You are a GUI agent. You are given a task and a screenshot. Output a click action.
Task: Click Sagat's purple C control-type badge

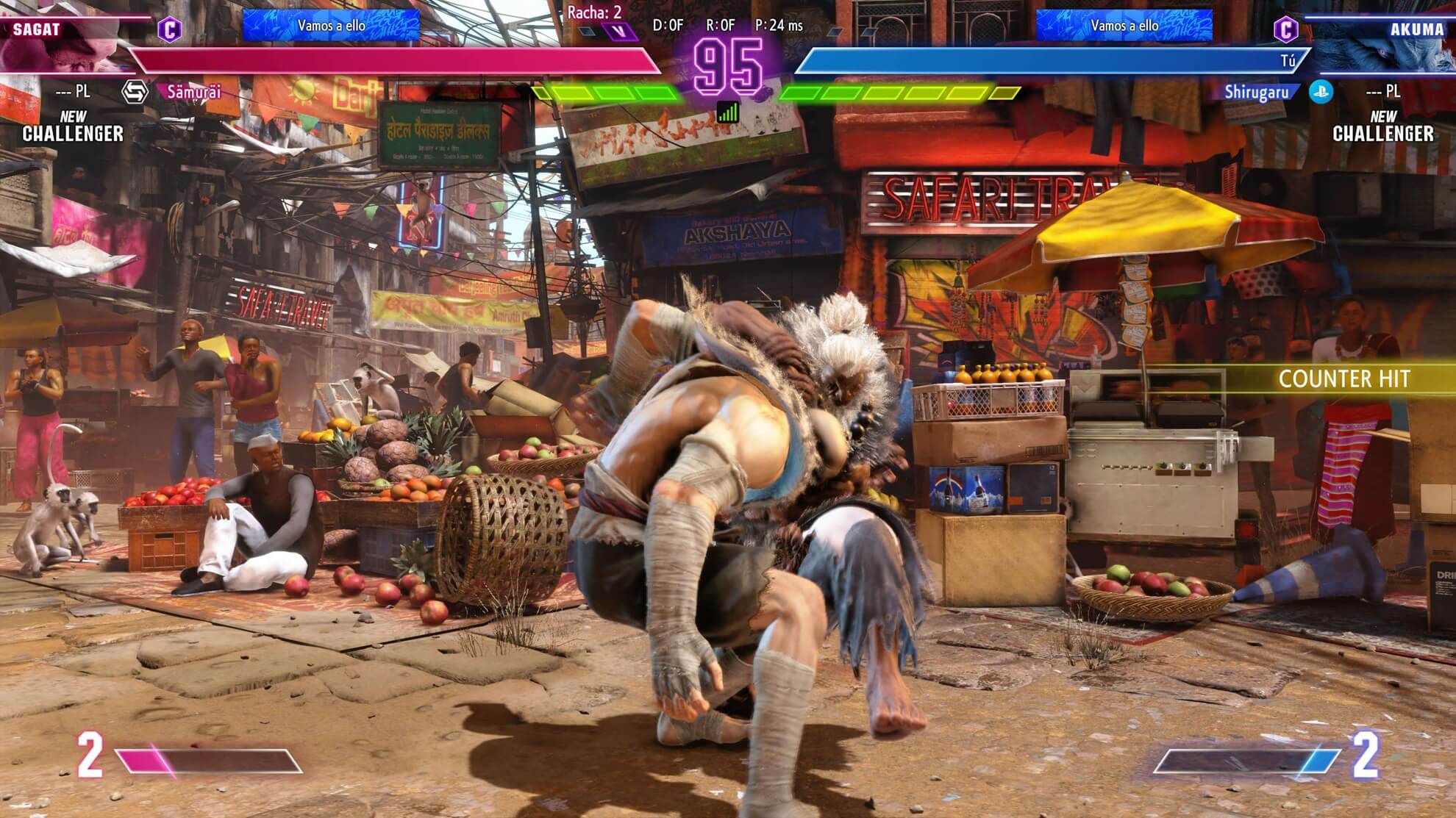(x=170, y=29)
